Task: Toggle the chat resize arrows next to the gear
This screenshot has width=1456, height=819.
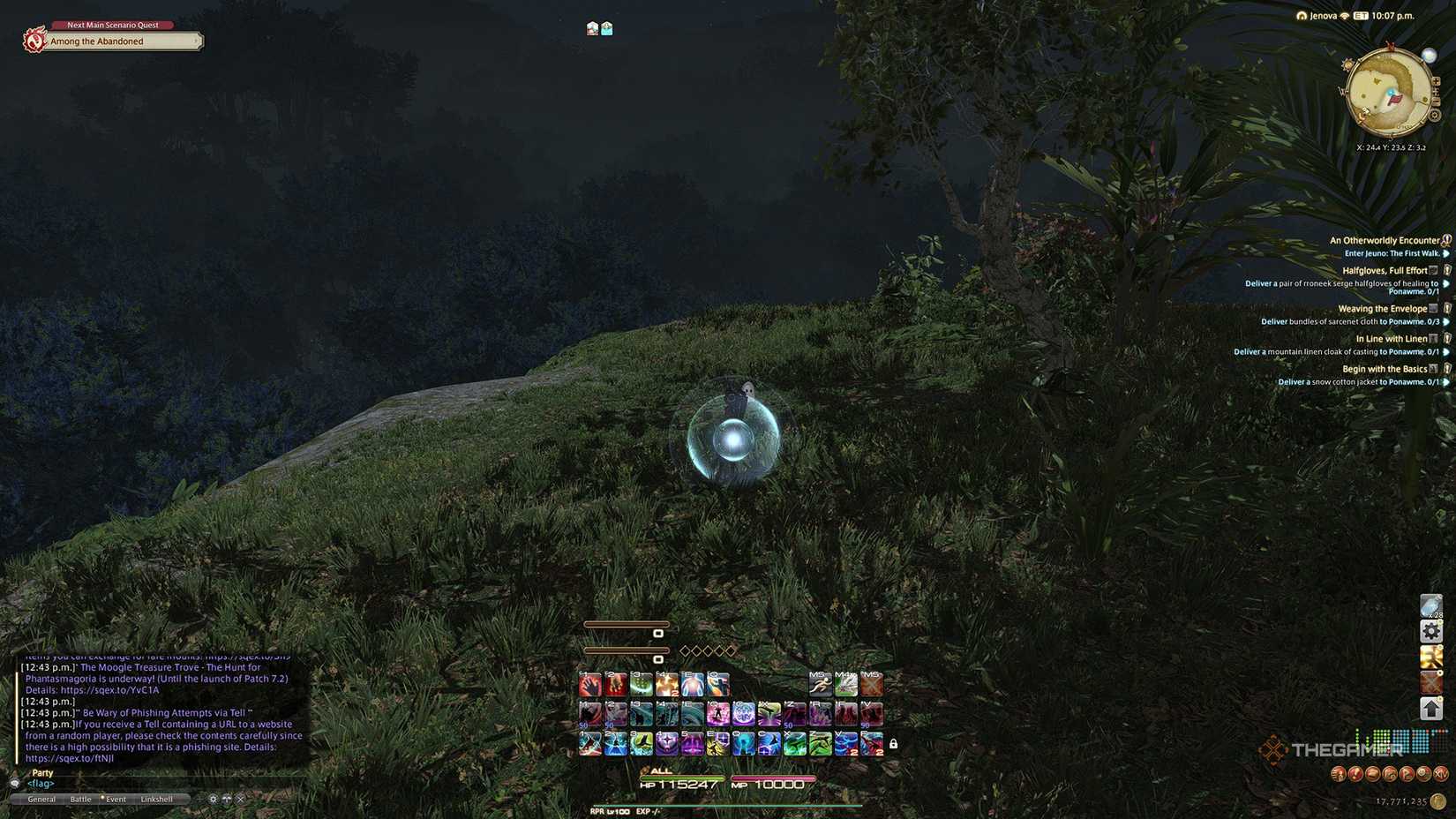Action: point(228,798)
